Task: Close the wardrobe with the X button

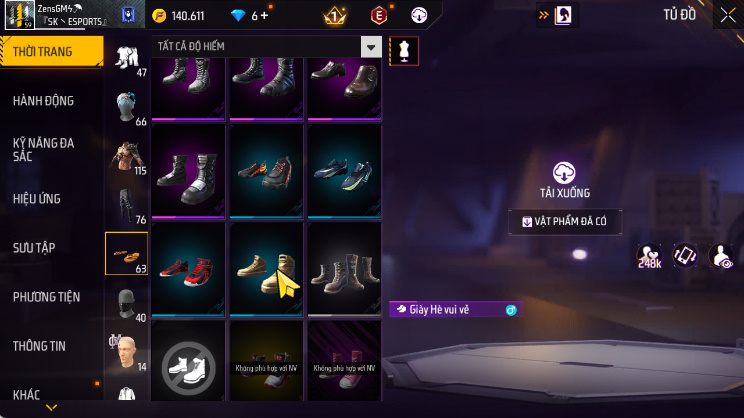Action: pos(726,15)
